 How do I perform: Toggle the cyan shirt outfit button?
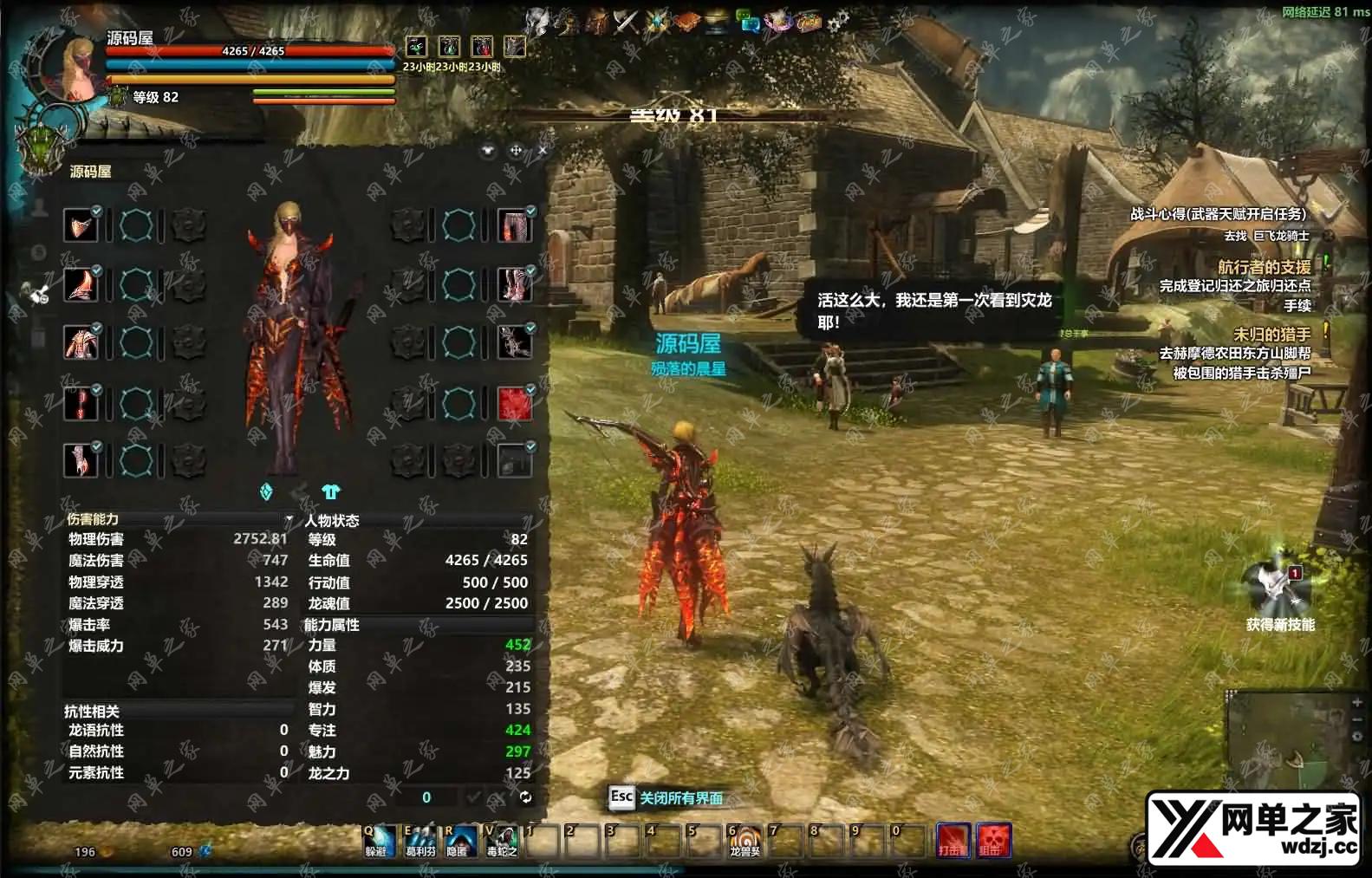330,492
